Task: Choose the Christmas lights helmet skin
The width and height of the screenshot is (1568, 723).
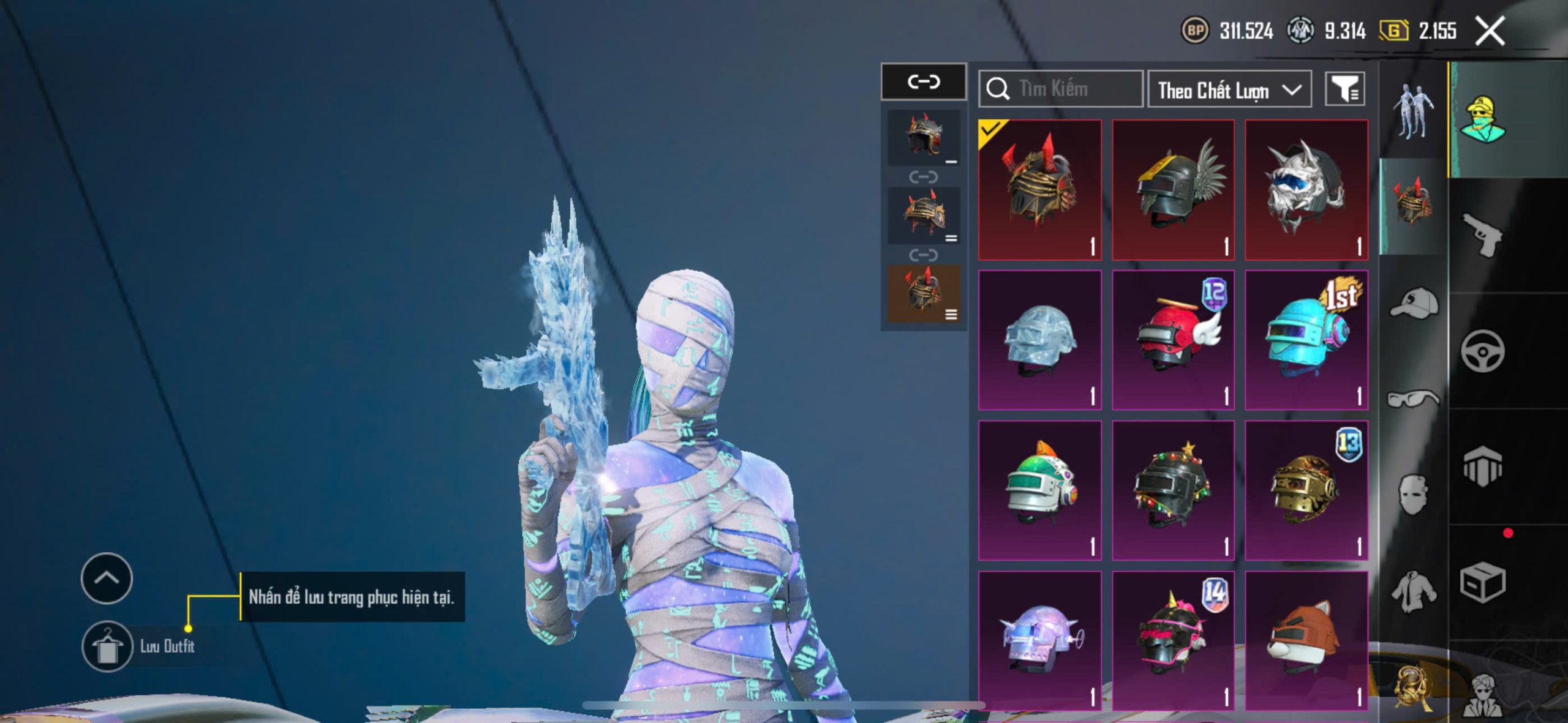Action: click(x=1173, y=490)
